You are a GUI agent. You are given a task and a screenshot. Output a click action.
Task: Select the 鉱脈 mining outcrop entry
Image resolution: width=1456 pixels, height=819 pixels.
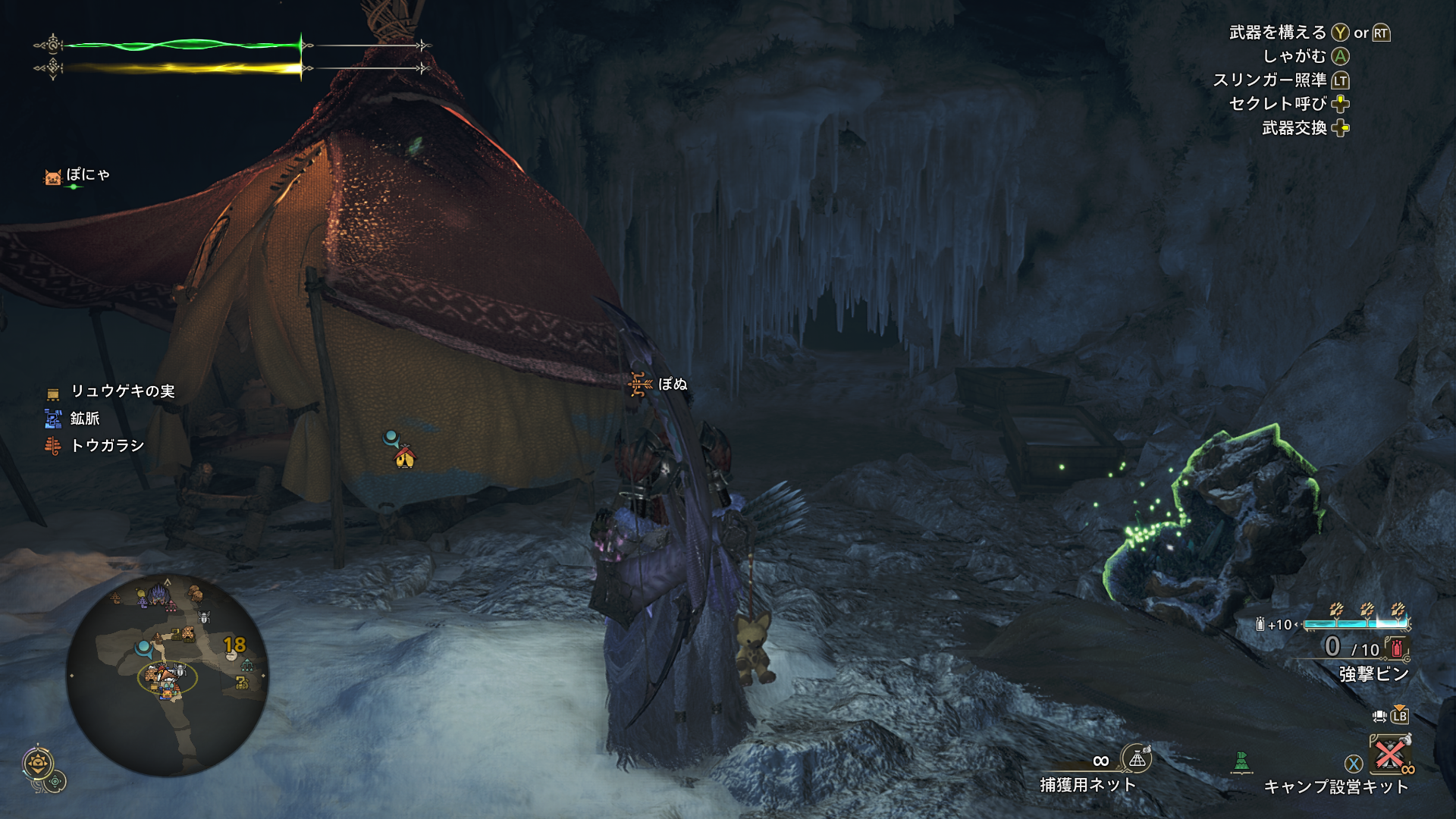click(x=84, y=419)
